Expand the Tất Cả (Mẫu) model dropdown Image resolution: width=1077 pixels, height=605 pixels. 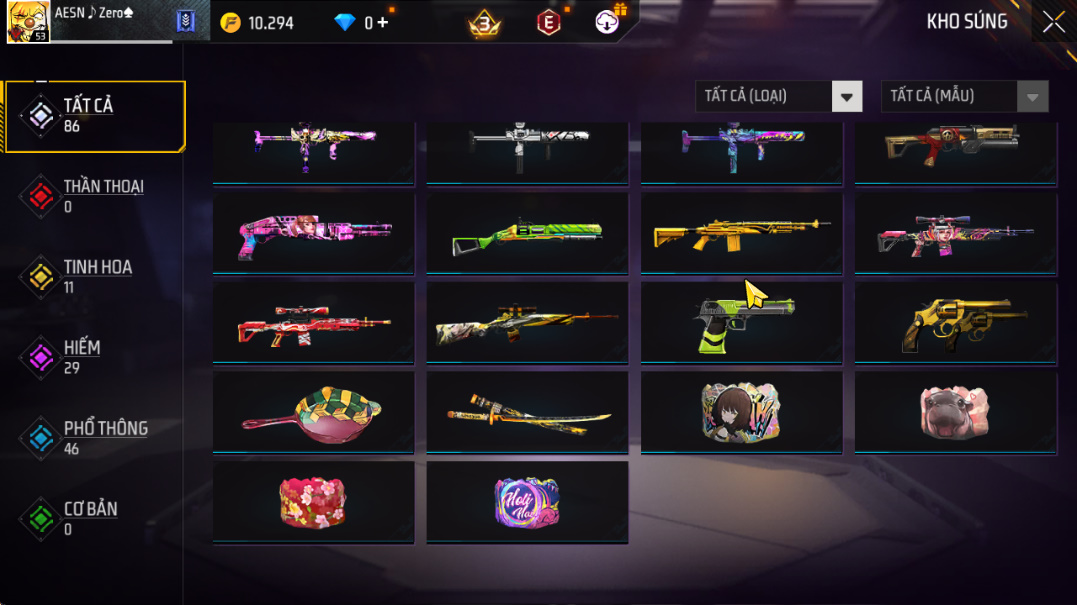tap(964, 96)
